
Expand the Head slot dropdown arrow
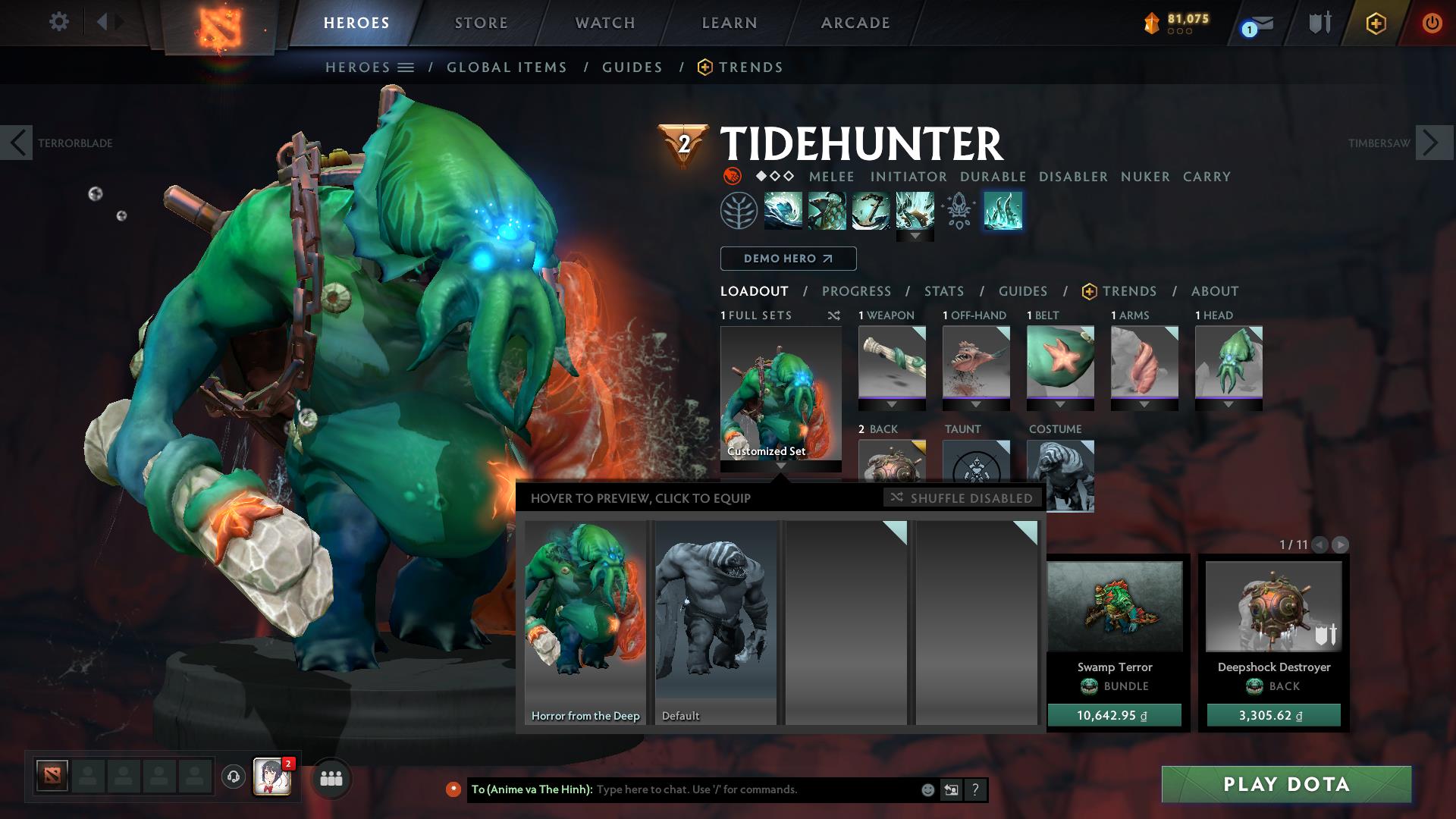1228,403
